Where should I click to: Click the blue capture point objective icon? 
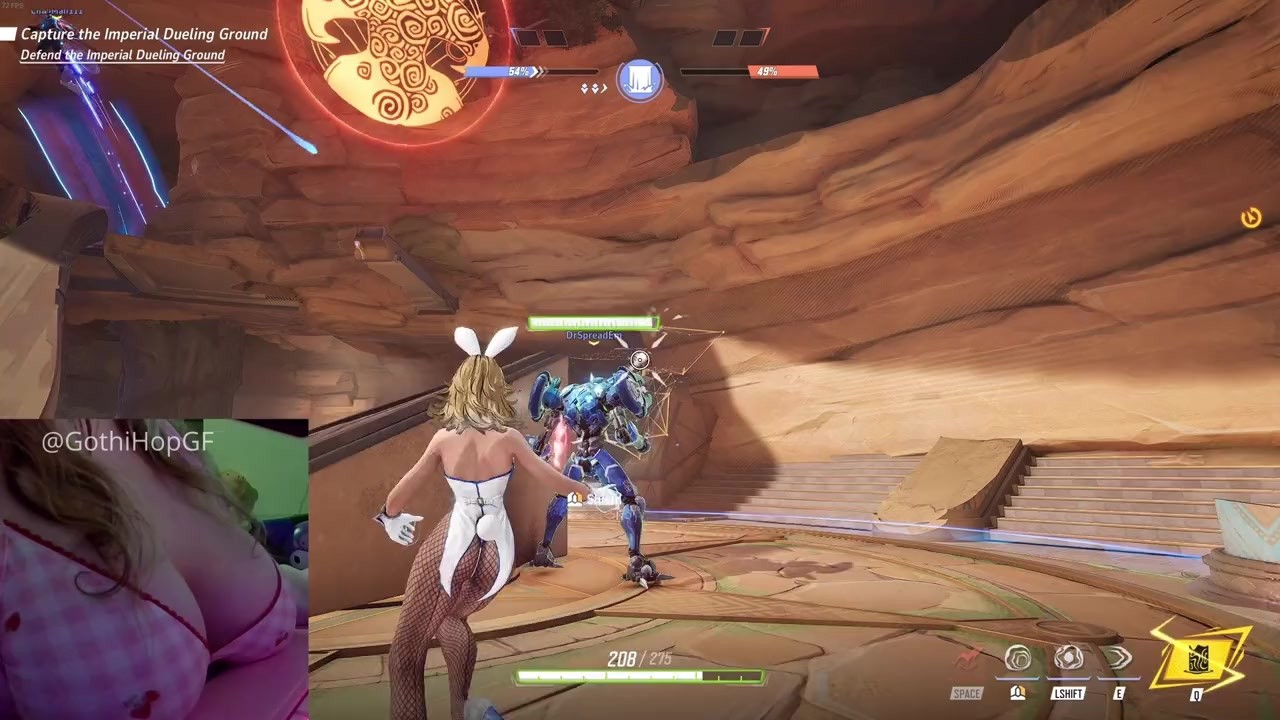(640, 79)
